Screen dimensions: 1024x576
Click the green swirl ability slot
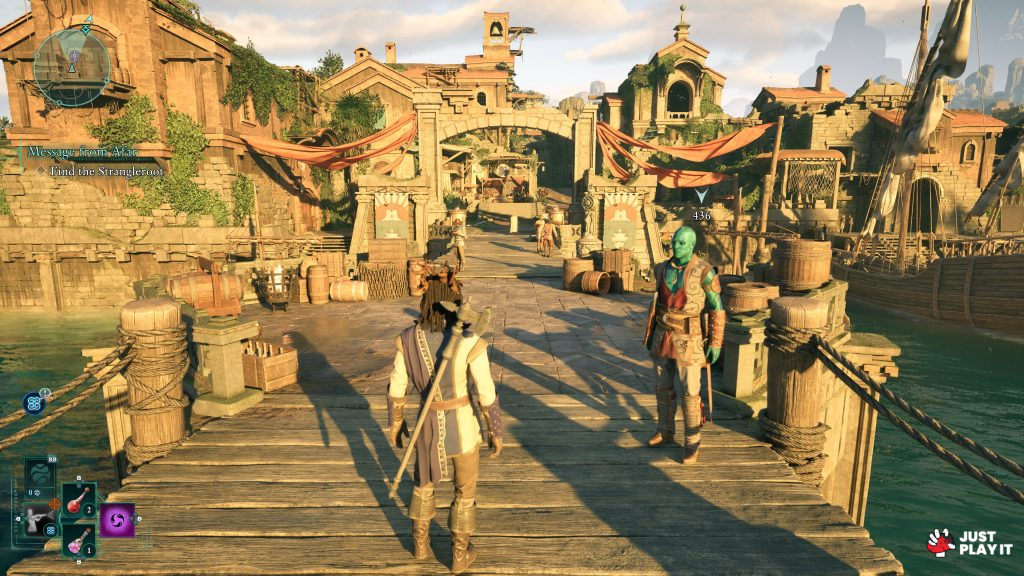click(x=40, y=473)
